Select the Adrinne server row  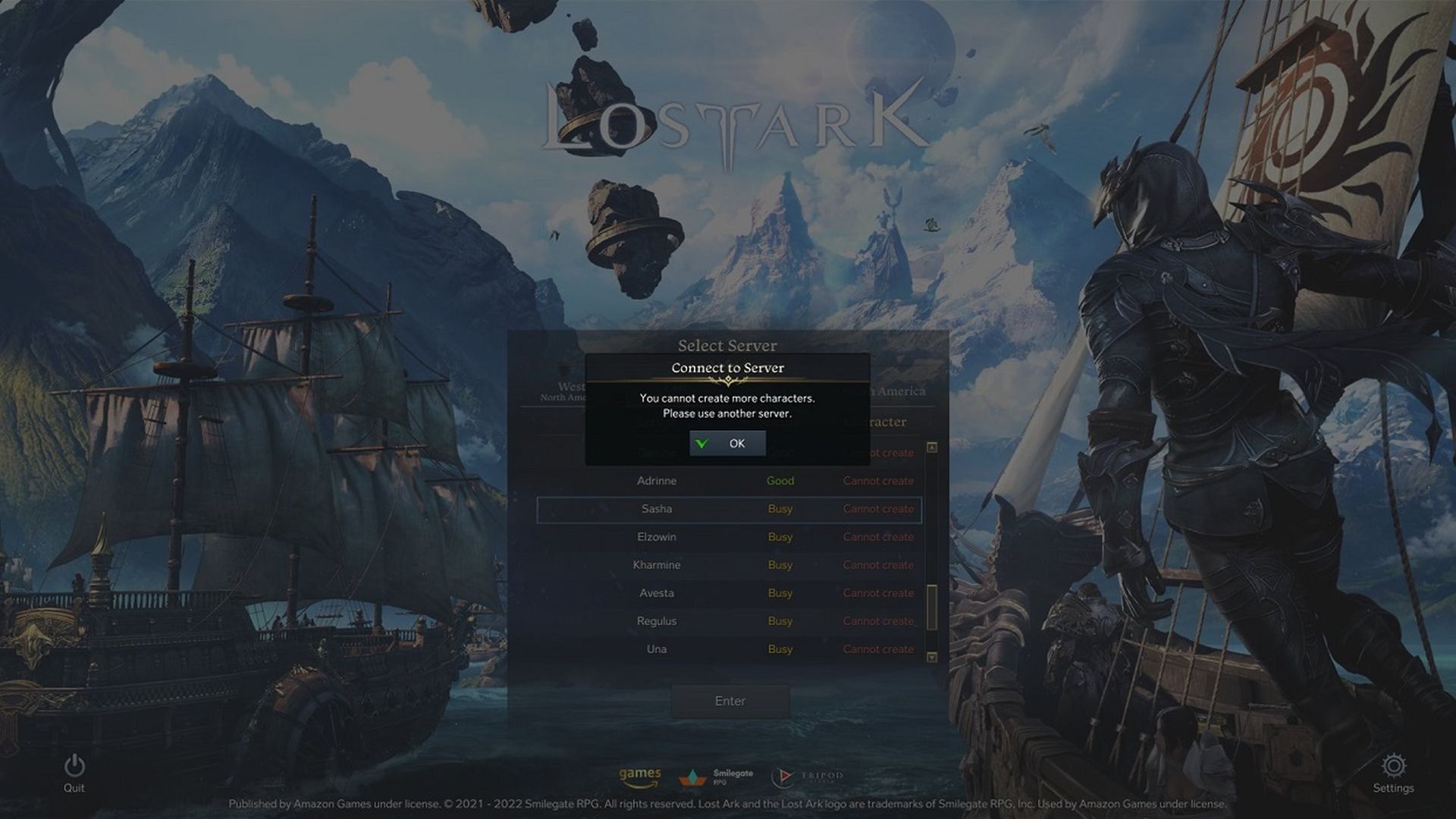point(657,481)
